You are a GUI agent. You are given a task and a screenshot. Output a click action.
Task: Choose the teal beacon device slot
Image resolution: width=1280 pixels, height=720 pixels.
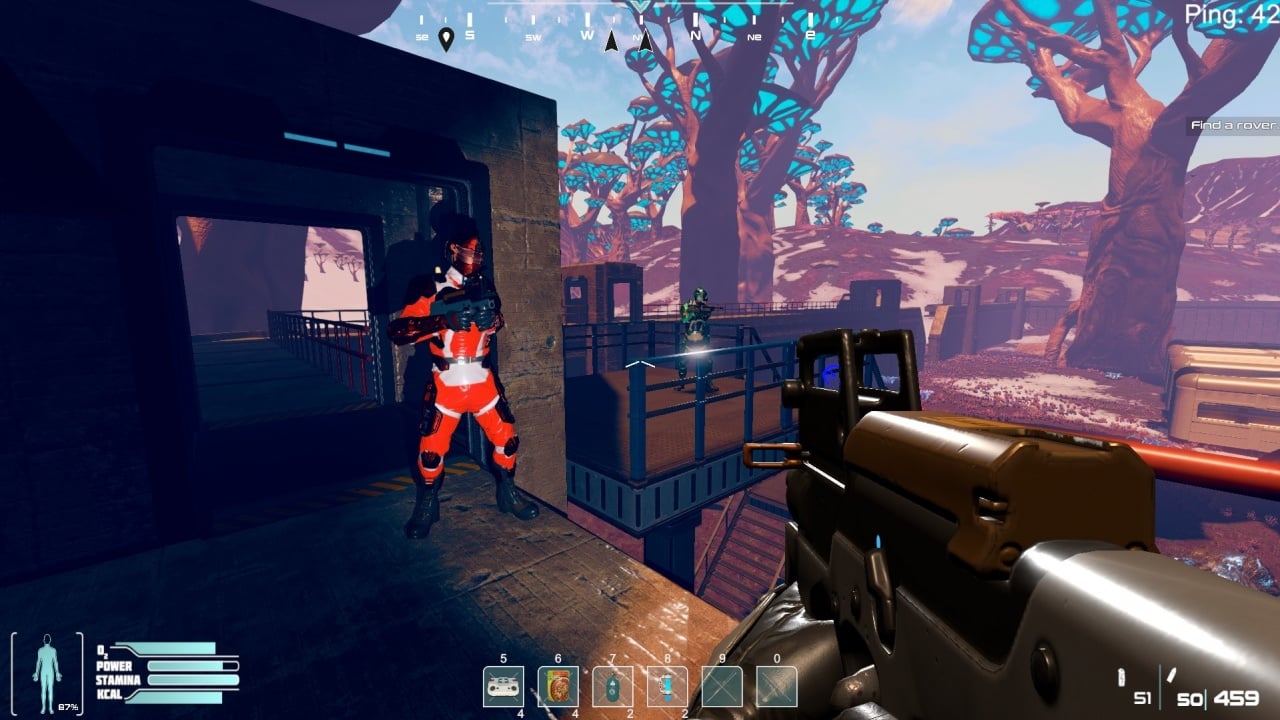(612, 686)
